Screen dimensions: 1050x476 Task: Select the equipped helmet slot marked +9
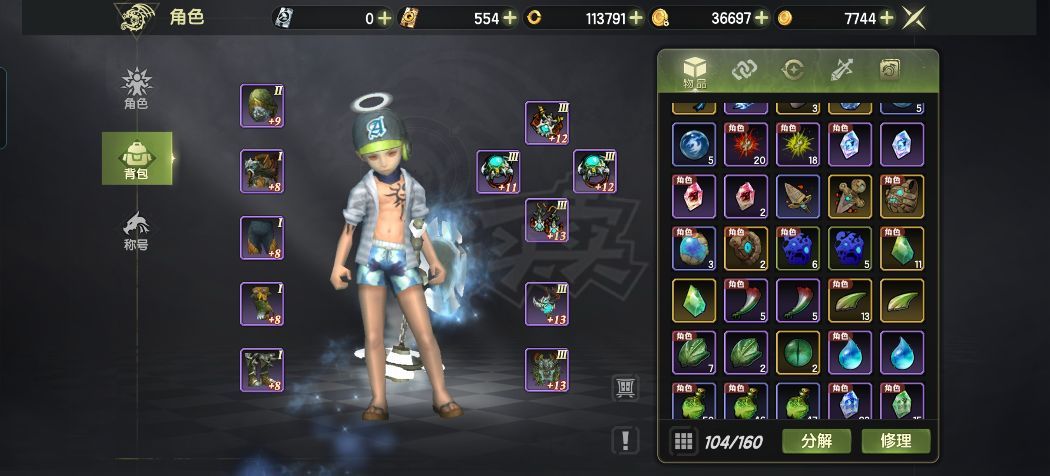tap(262, 105)
